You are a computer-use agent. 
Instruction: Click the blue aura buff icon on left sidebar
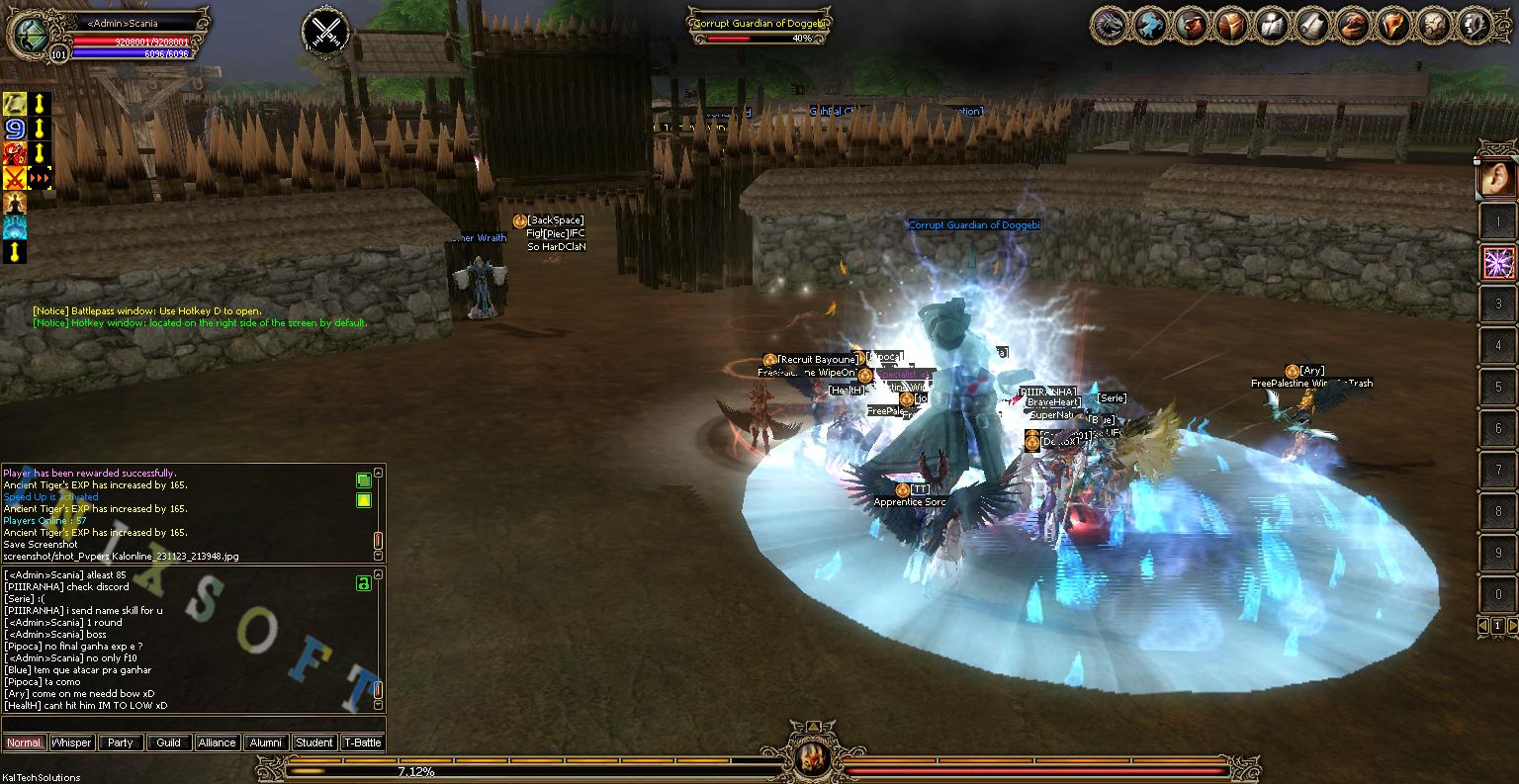(x=14, y=228)
